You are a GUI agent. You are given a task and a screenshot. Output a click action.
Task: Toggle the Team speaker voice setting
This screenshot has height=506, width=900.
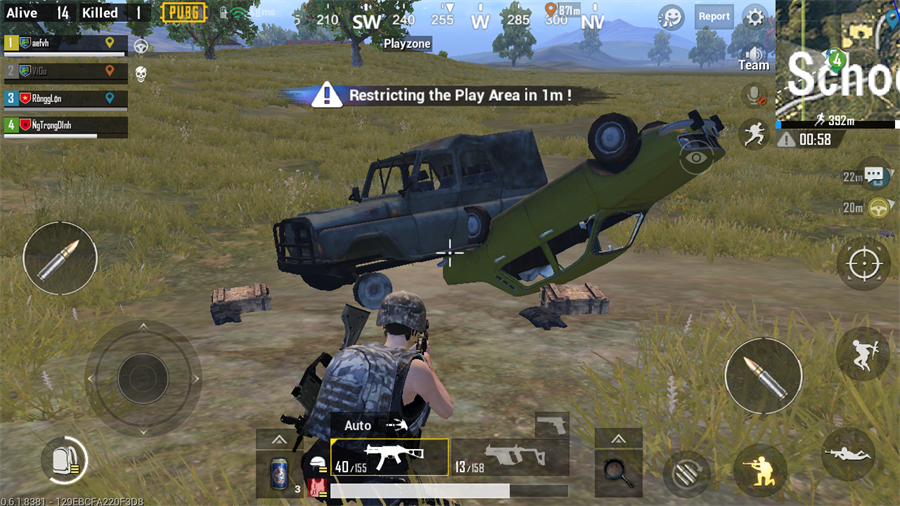click(754, 58)
